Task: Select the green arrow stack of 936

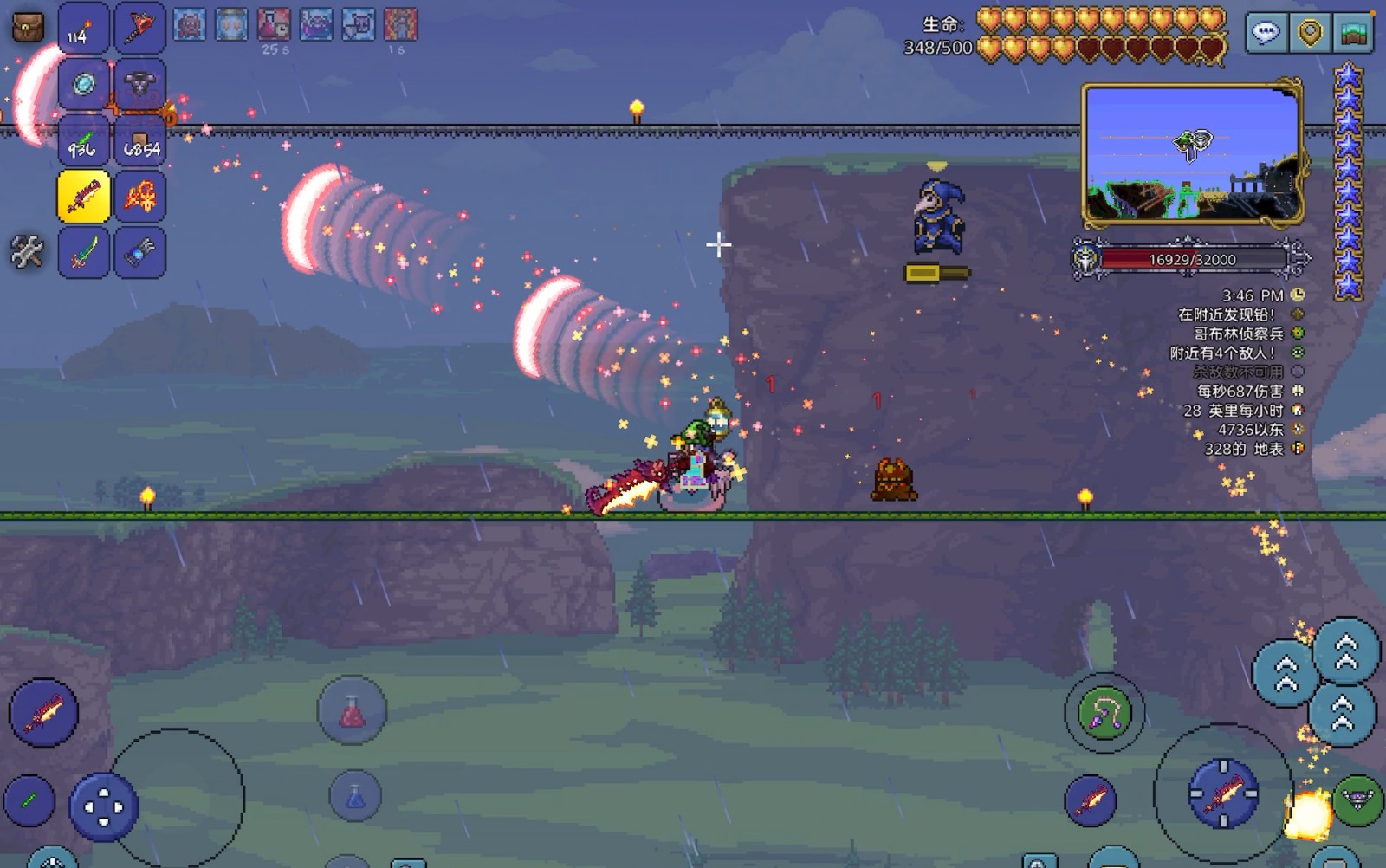Action: tap(83, 142)
